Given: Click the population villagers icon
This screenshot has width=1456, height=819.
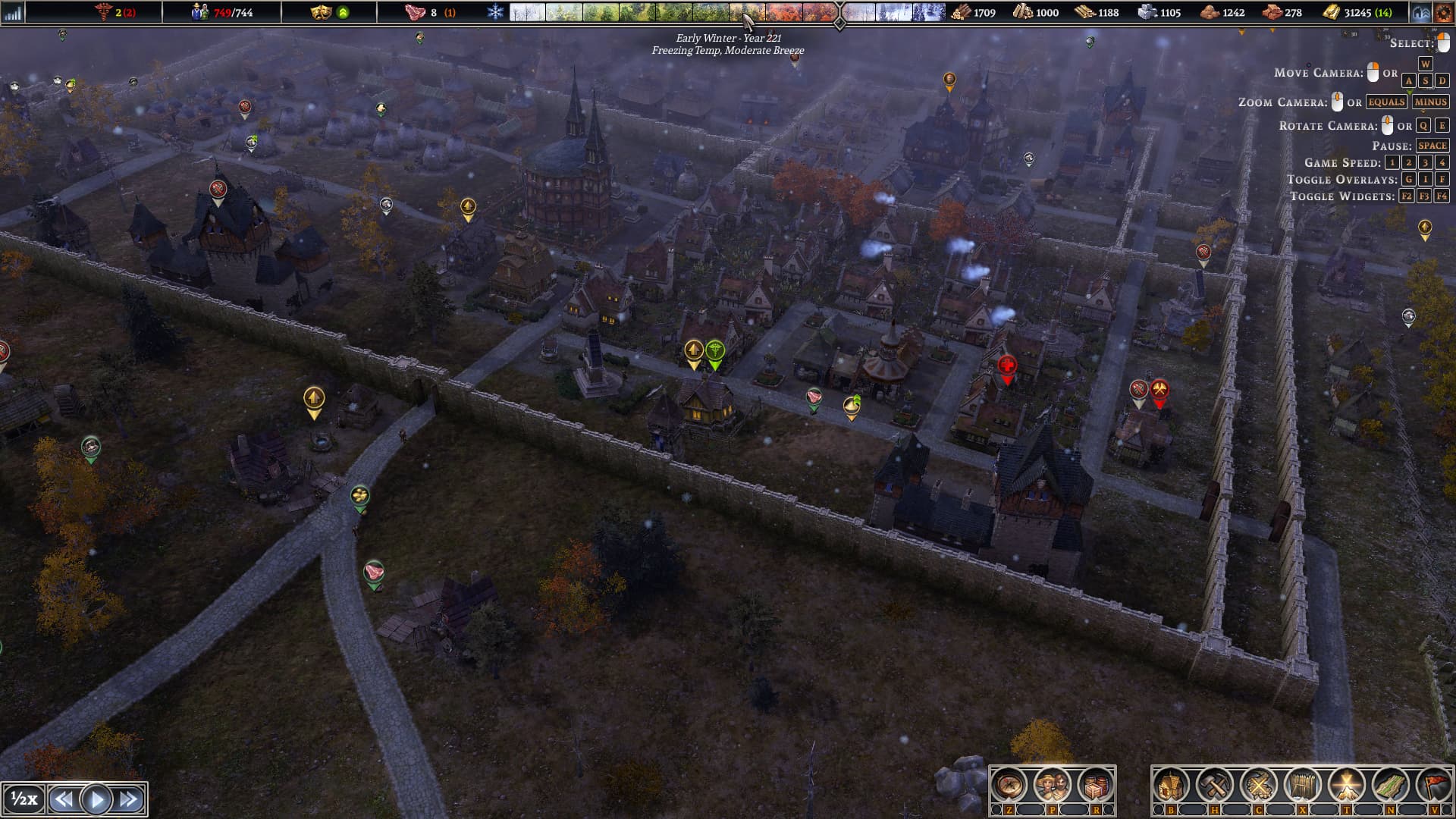Looking at the screenshot, I should [x=199, y=12].
